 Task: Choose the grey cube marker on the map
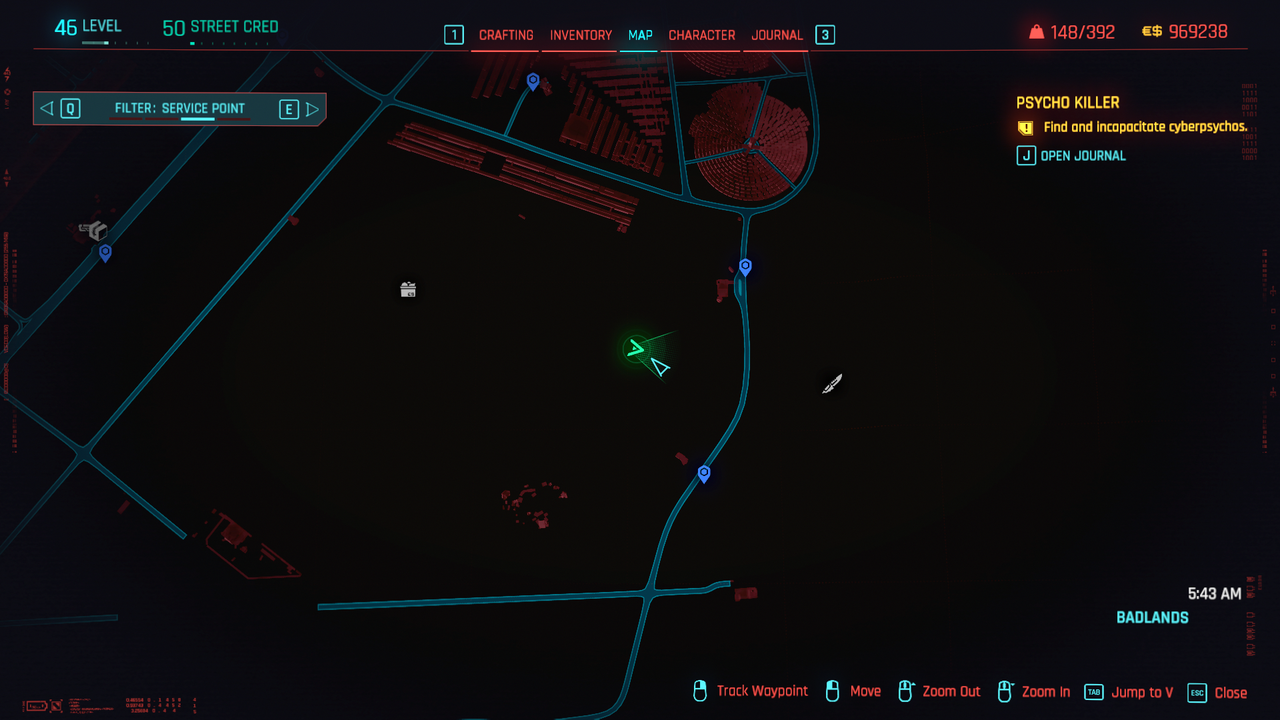[96, 231]
